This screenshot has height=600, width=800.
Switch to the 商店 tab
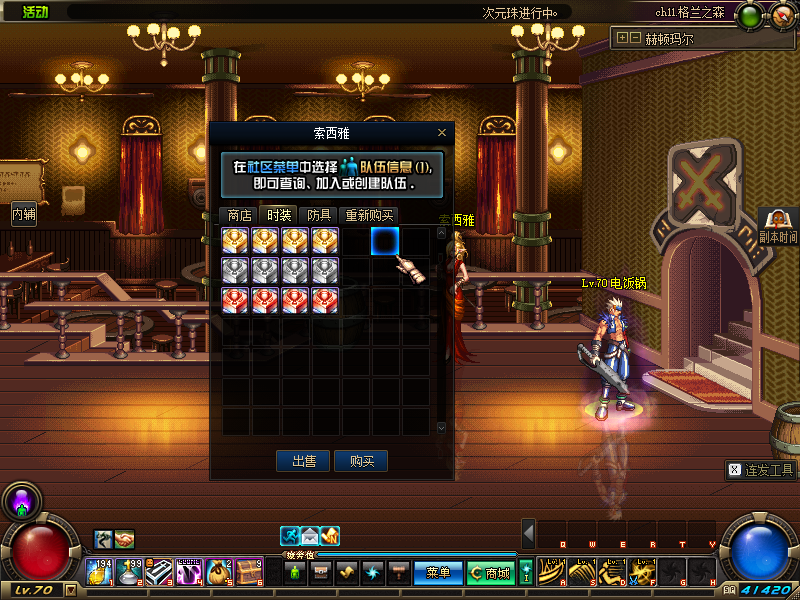point(239,215)
